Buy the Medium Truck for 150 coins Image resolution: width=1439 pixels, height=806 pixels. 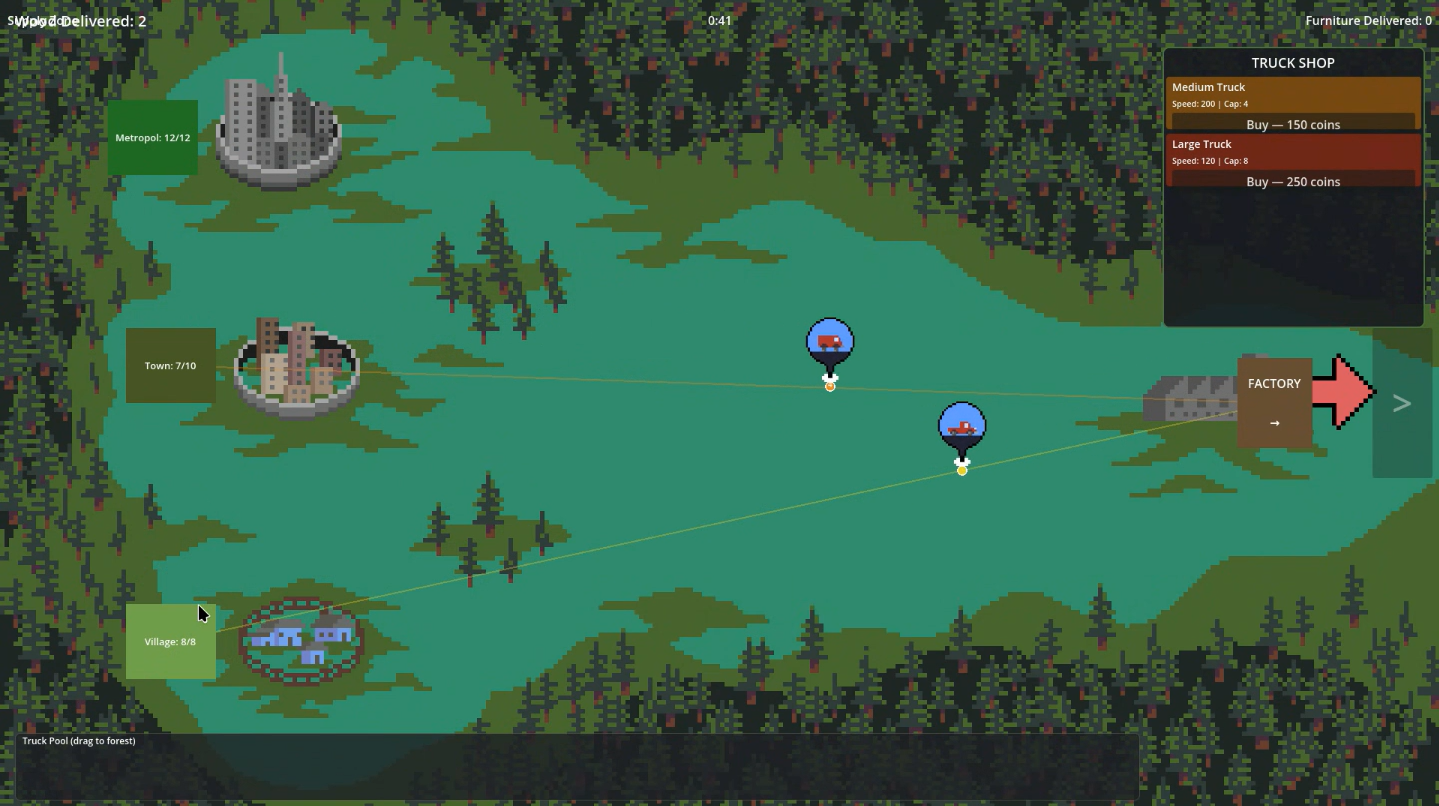[x=1292, y=124]
